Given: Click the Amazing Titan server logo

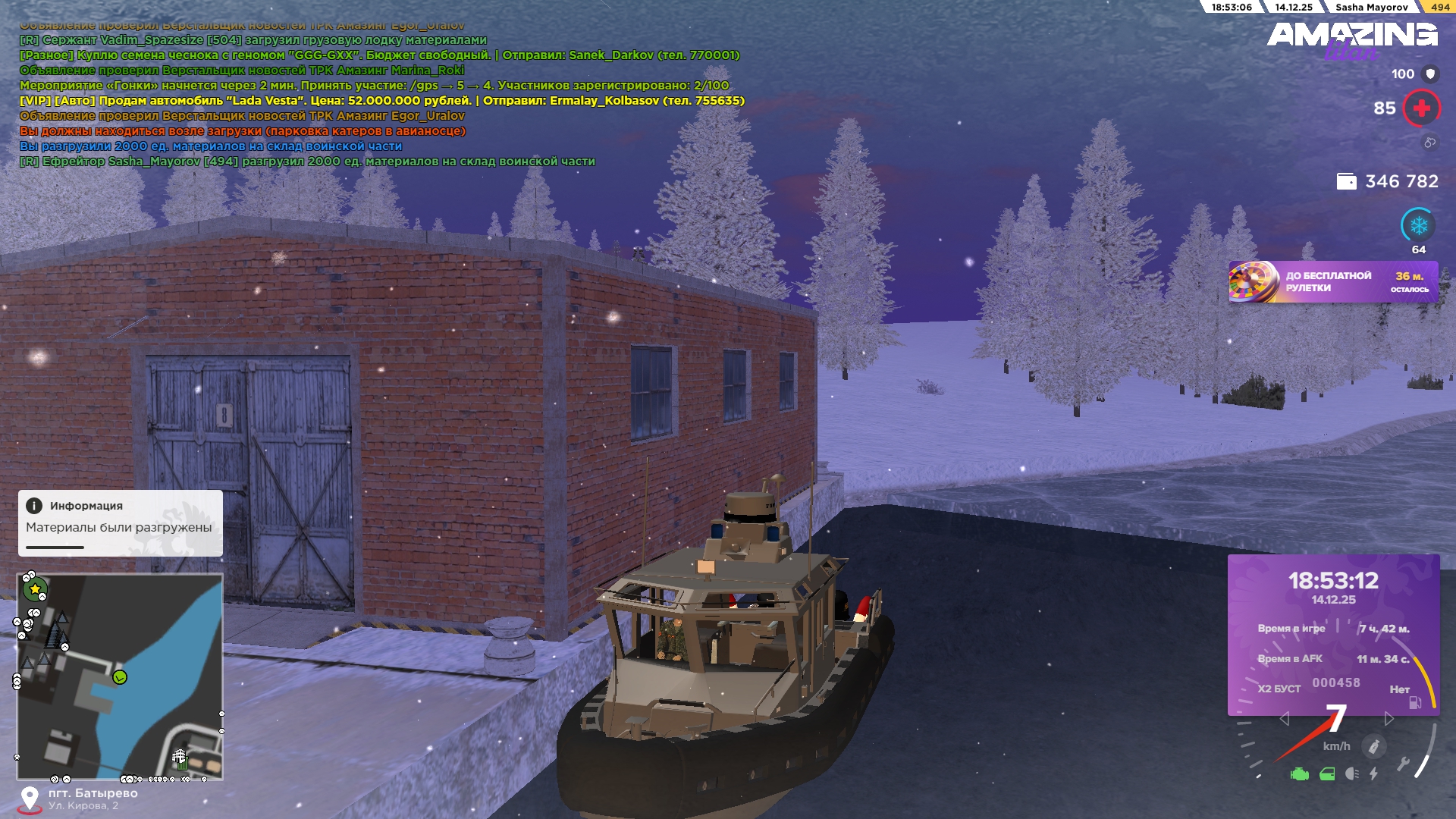Looking at the screenshot, I should point(1351,39).
